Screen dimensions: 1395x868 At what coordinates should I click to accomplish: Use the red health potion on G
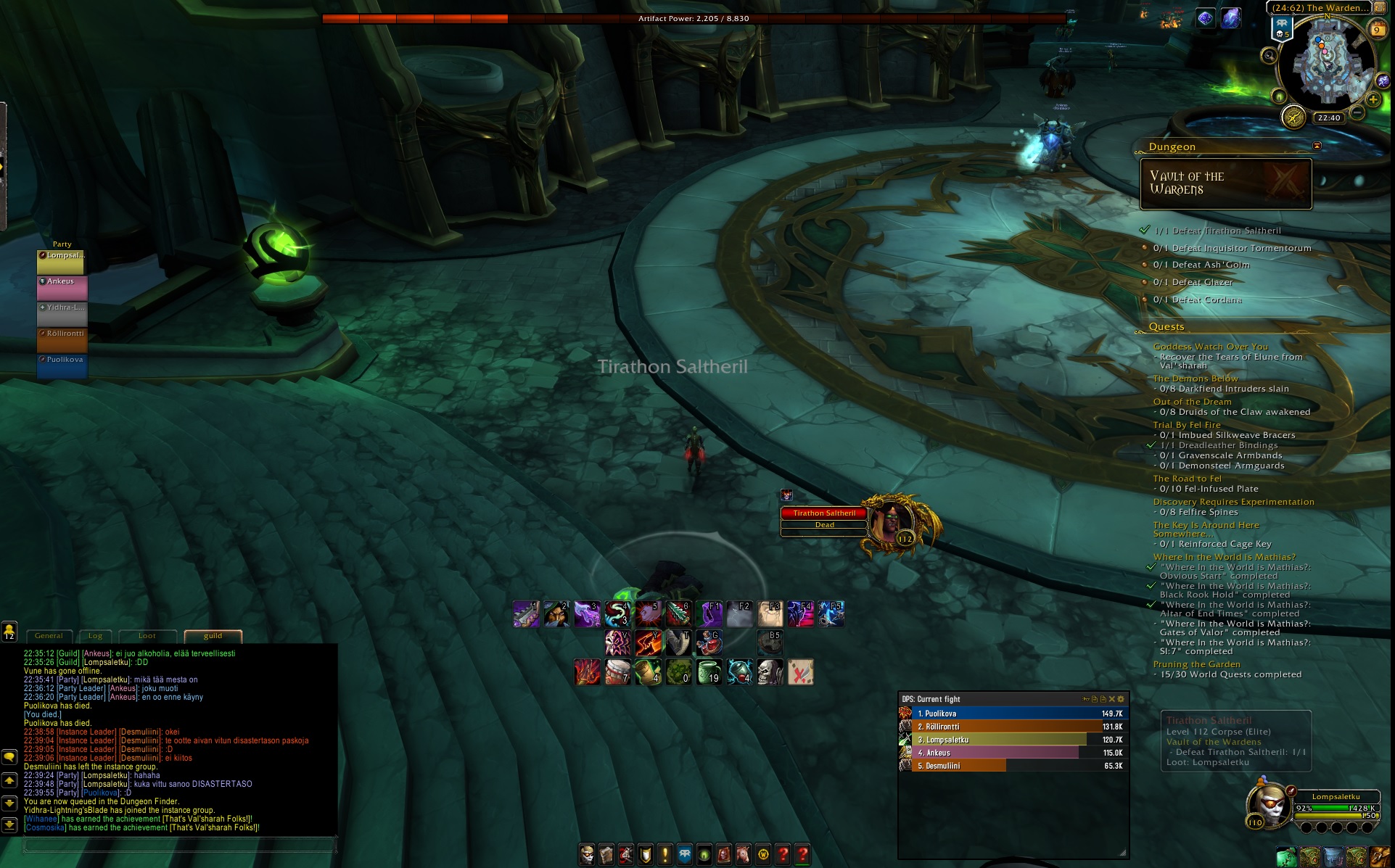(709, 642)
